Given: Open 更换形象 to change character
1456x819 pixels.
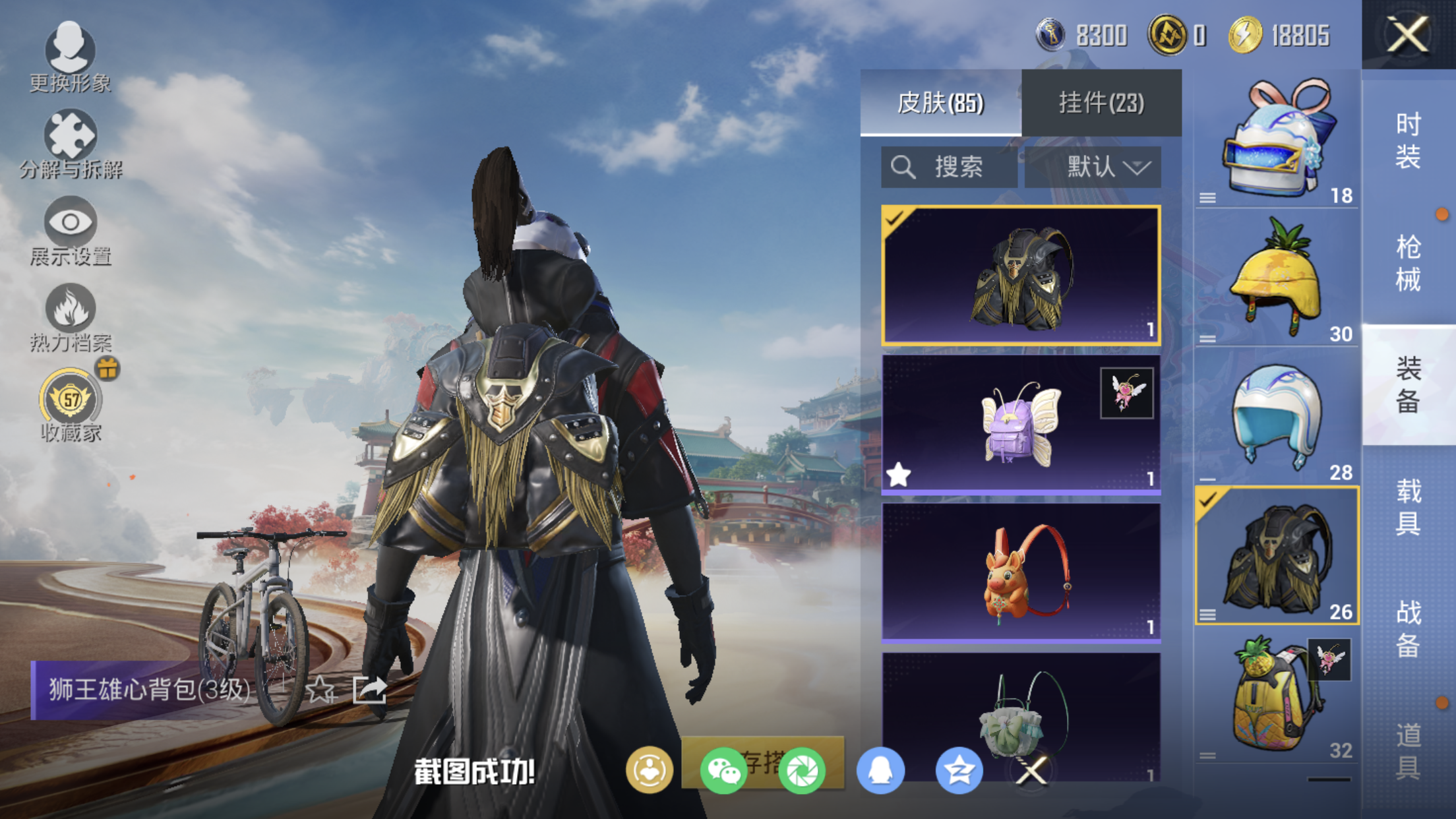Looking at the screenshot, I should tap(70, 57).
